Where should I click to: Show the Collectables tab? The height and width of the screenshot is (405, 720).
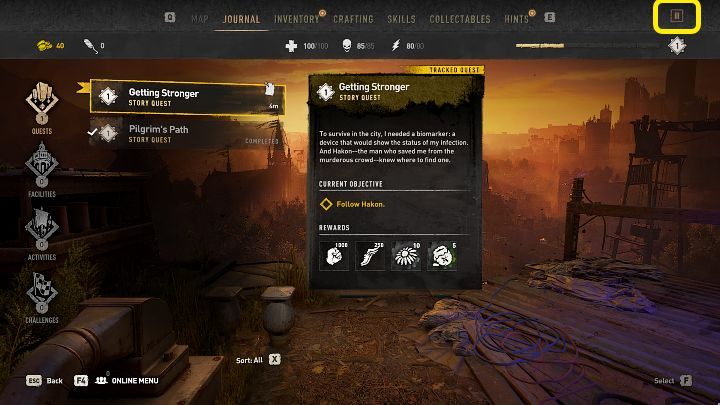tap(460, 18)
